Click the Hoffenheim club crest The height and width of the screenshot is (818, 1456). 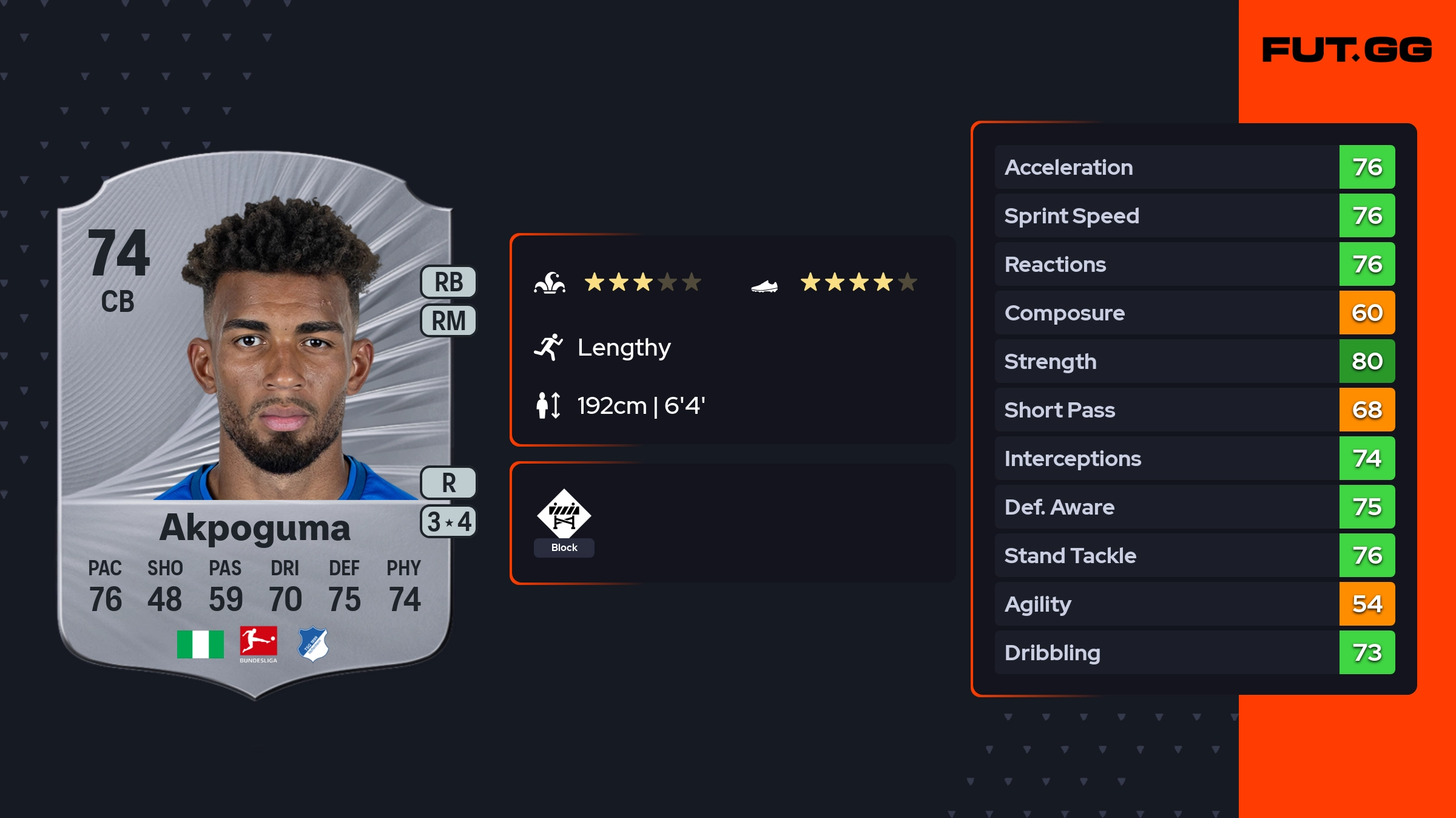(313, 644)
